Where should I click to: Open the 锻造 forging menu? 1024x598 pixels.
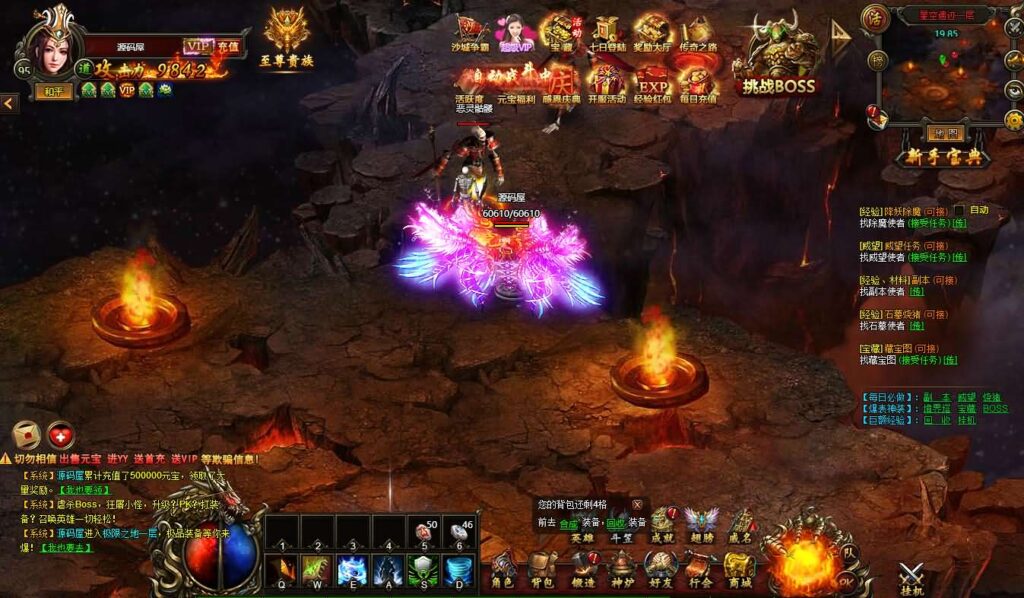(x=582, y=570)
